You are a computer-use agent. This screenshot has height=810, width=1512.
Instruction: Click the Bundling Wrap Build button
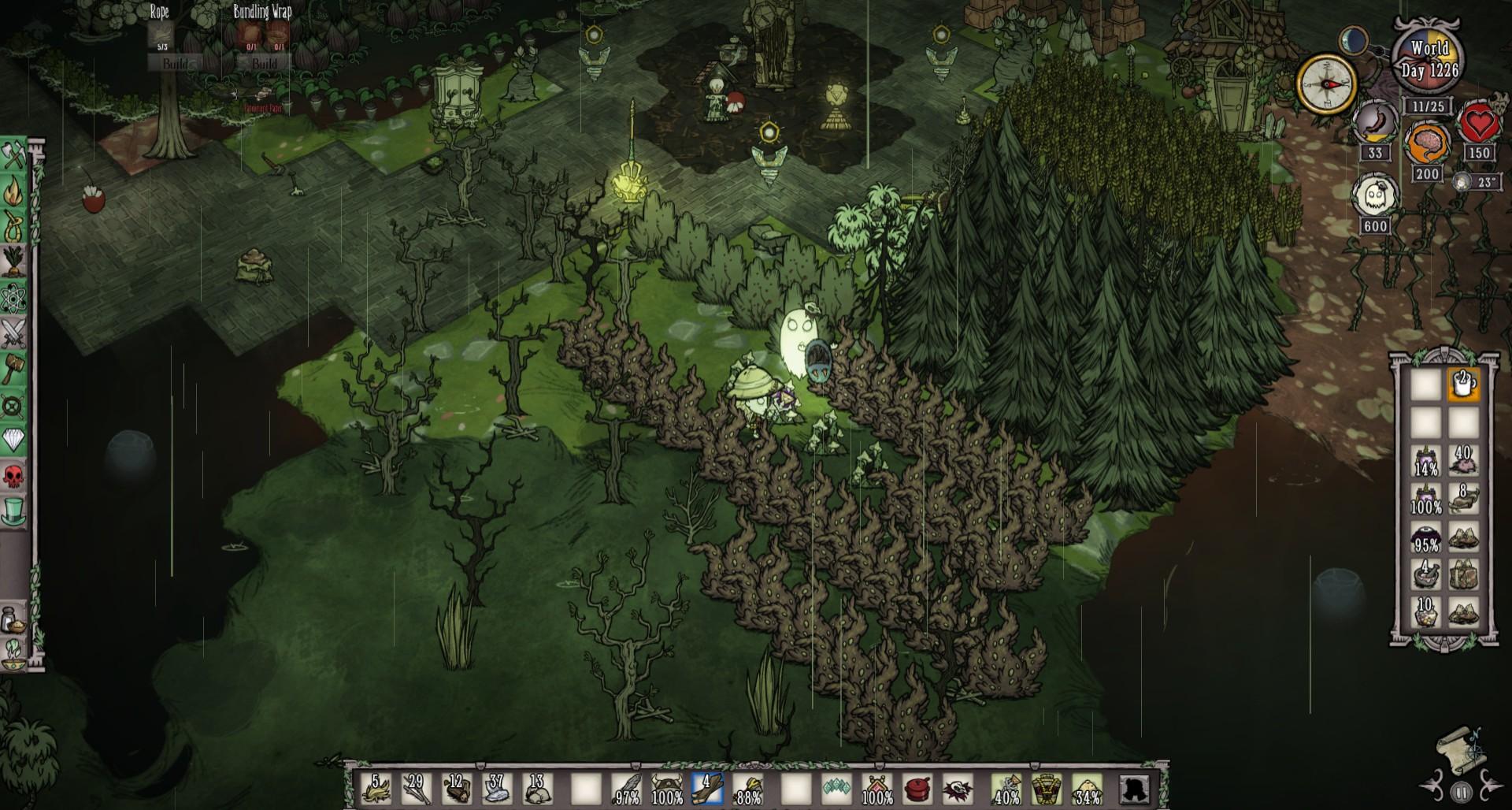click(x=264, y=63)
